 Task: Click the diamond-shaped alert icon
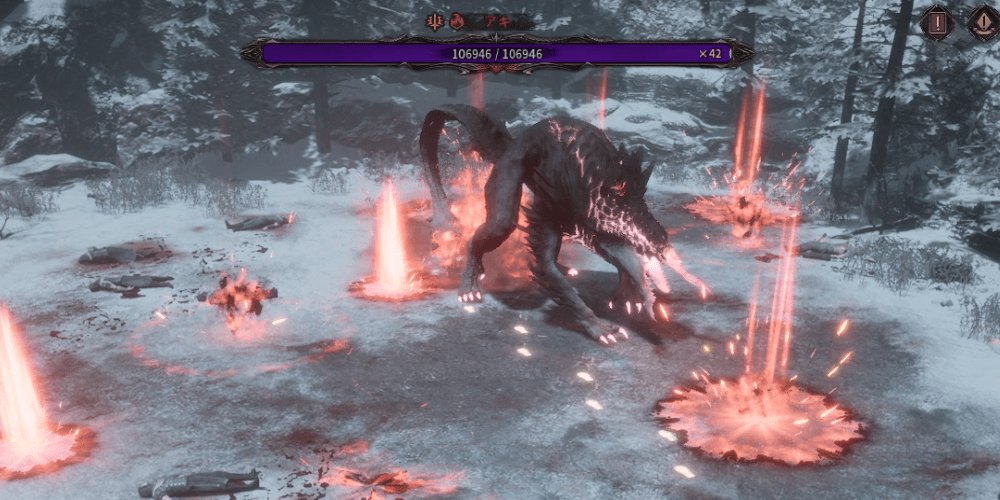984,22
